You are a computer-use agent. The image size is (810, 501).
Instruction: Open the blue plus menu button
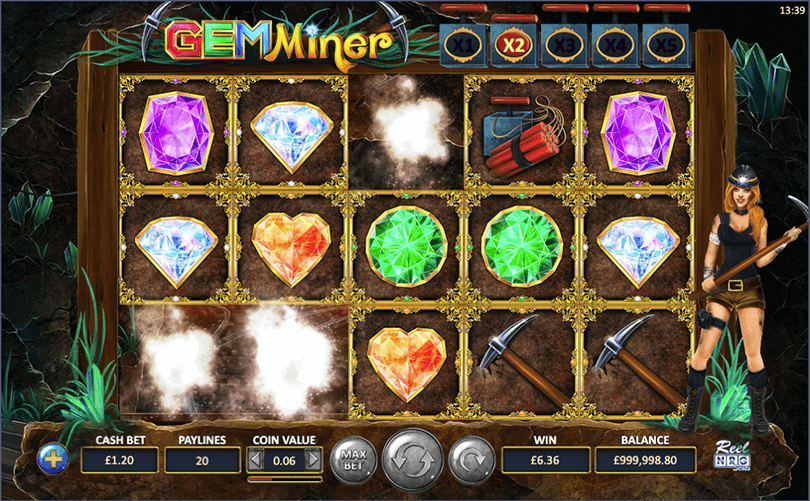tap(52, 459)
